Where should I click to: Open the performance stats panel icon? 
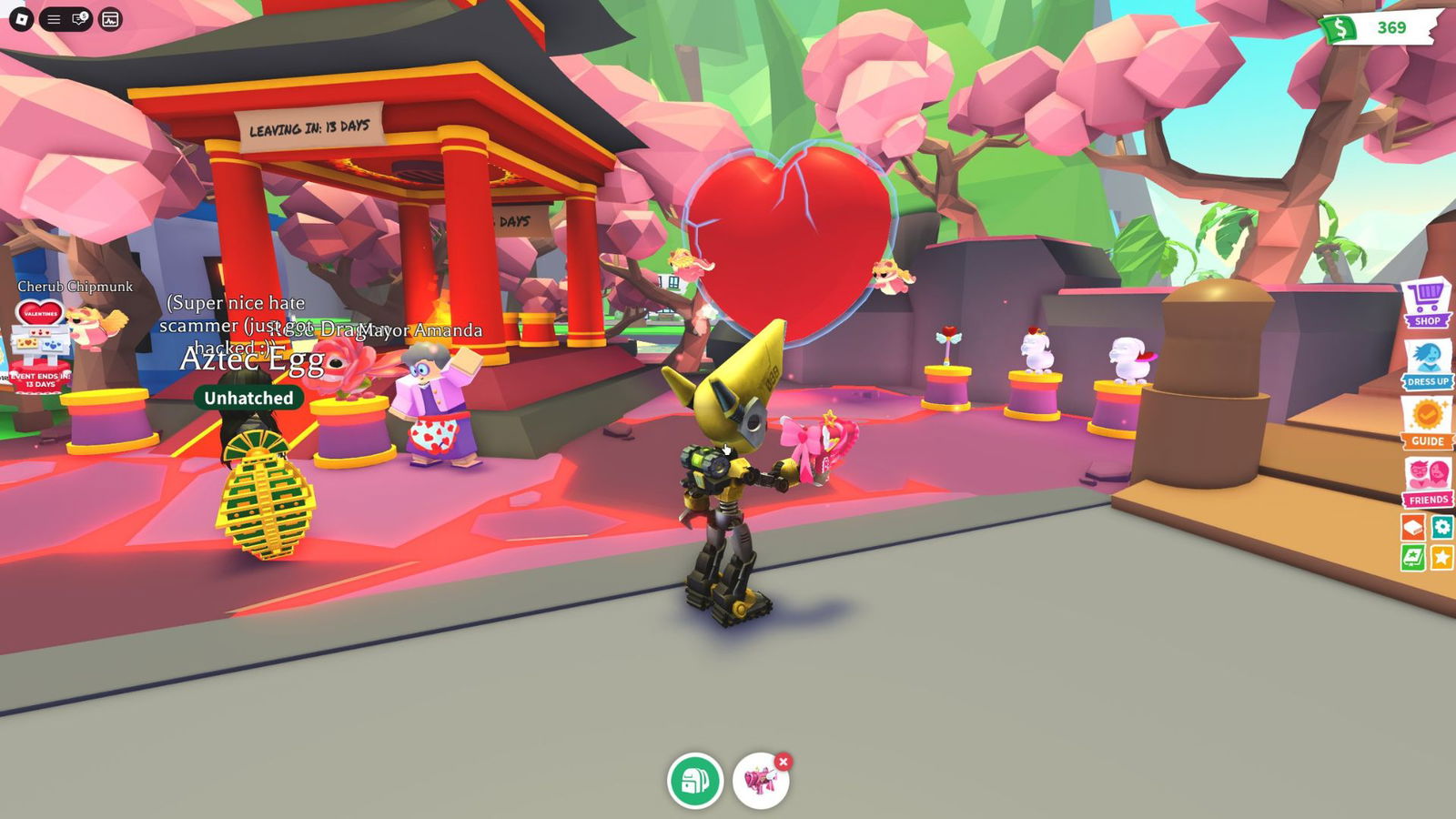coord(110,19)
